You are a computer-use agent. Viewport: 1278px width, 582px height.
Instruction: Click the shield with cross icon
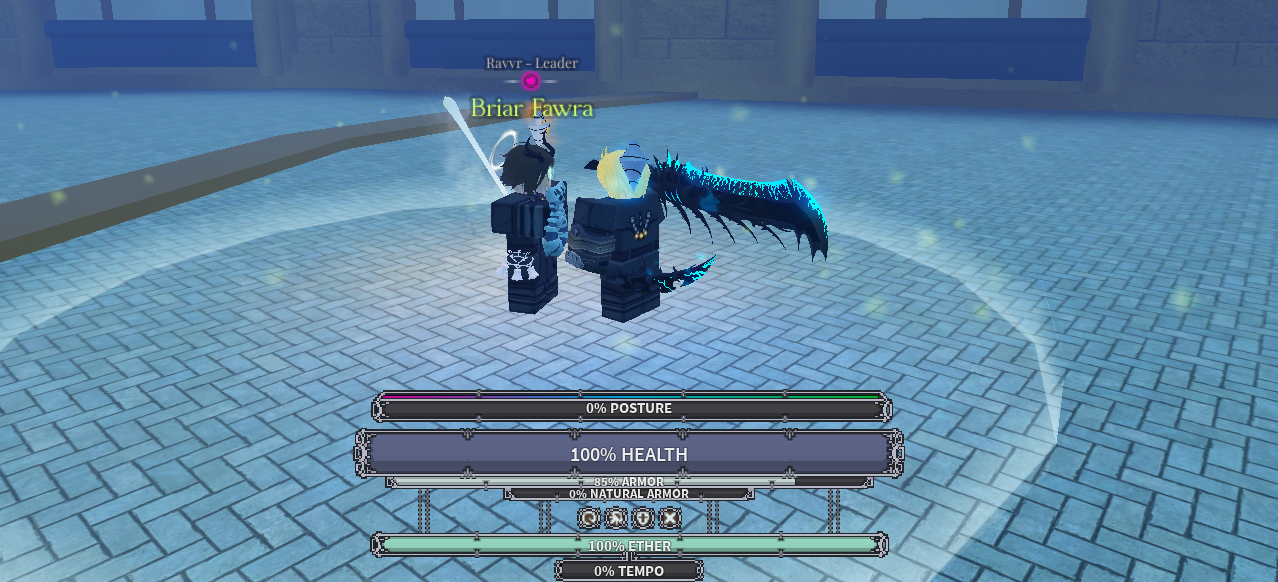(643, 517)
